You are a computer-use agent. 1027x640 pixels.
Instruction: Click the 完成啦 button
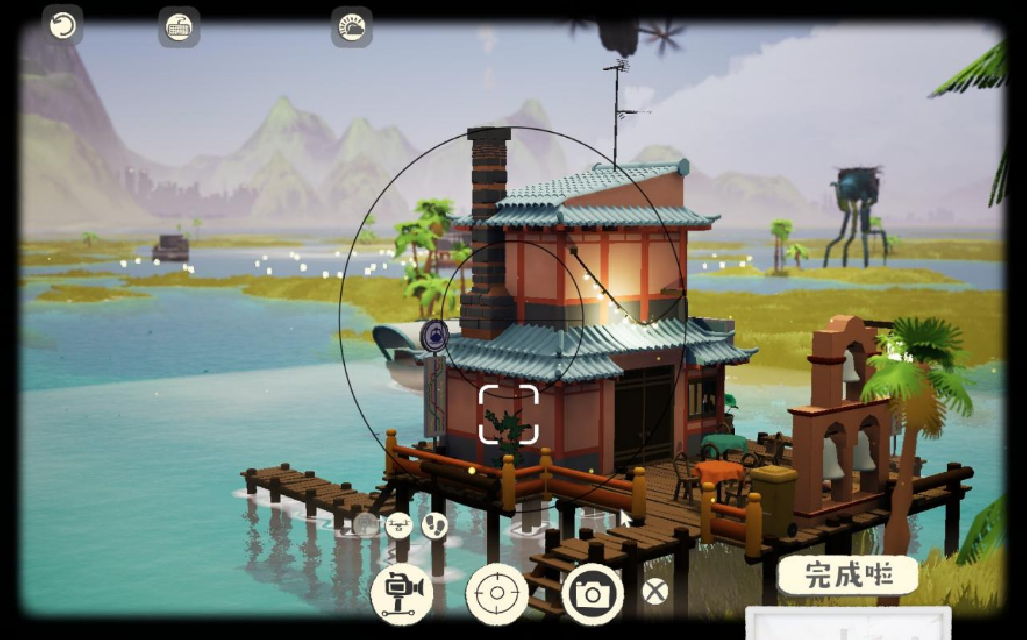point(848,575)
